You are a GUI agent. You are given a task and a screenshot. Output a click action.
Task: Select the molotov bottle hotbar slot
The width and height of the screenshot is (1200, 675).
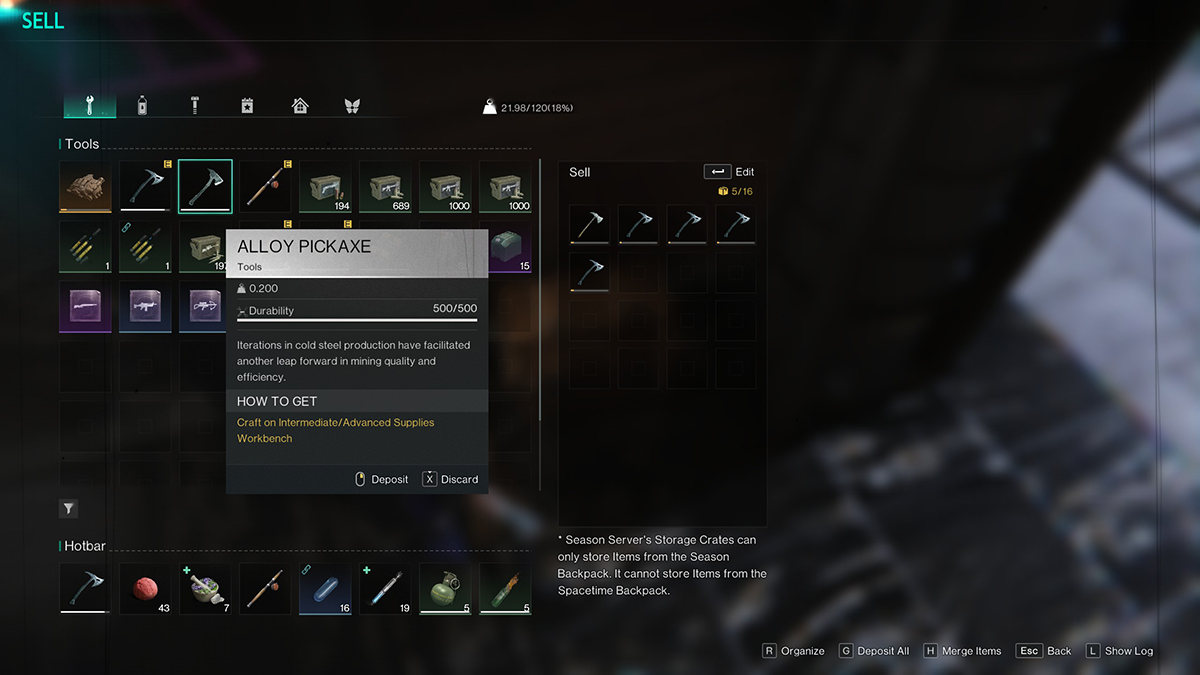505,589
